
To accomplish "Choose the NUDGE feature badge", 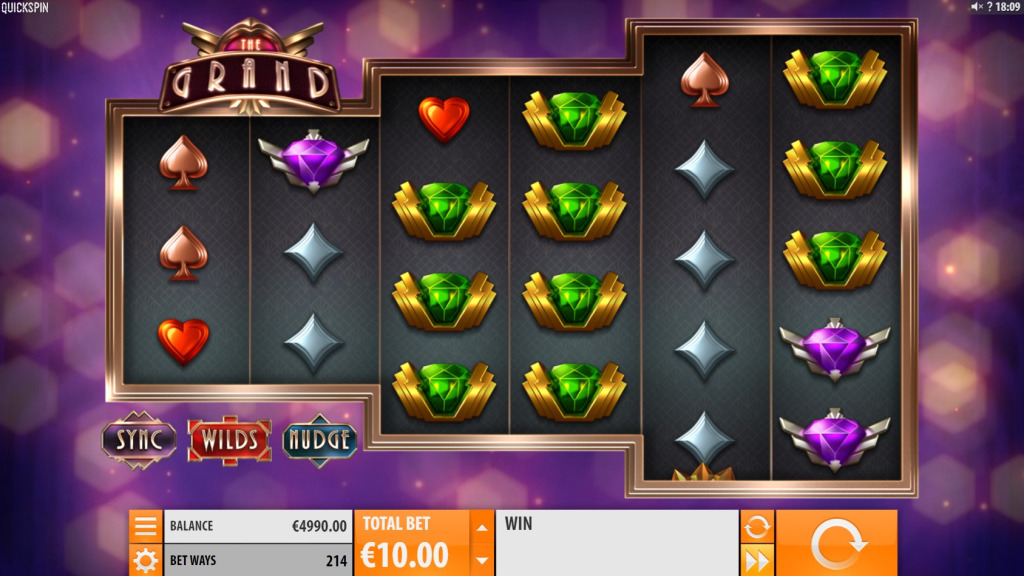I will [320, 439].
